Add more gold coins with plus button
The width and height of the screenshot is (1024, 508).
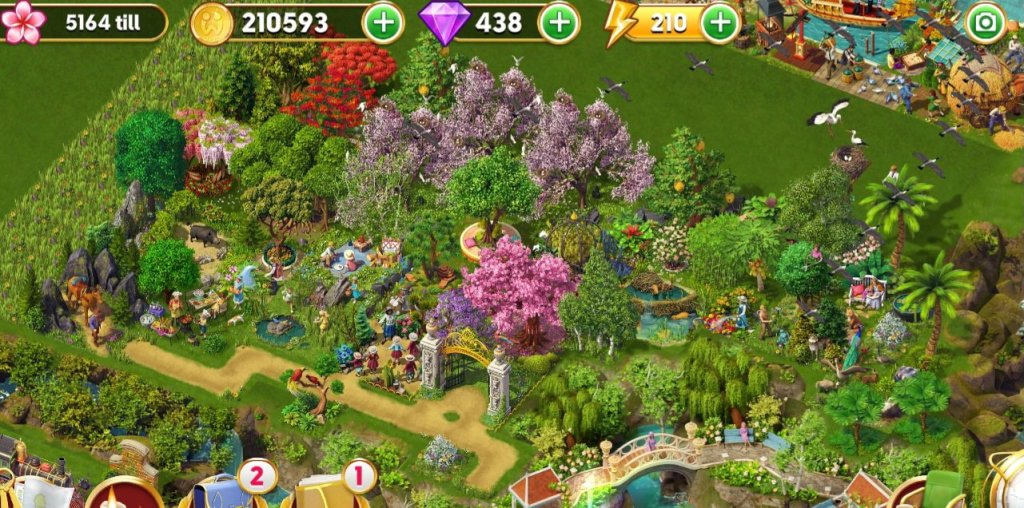383,22
